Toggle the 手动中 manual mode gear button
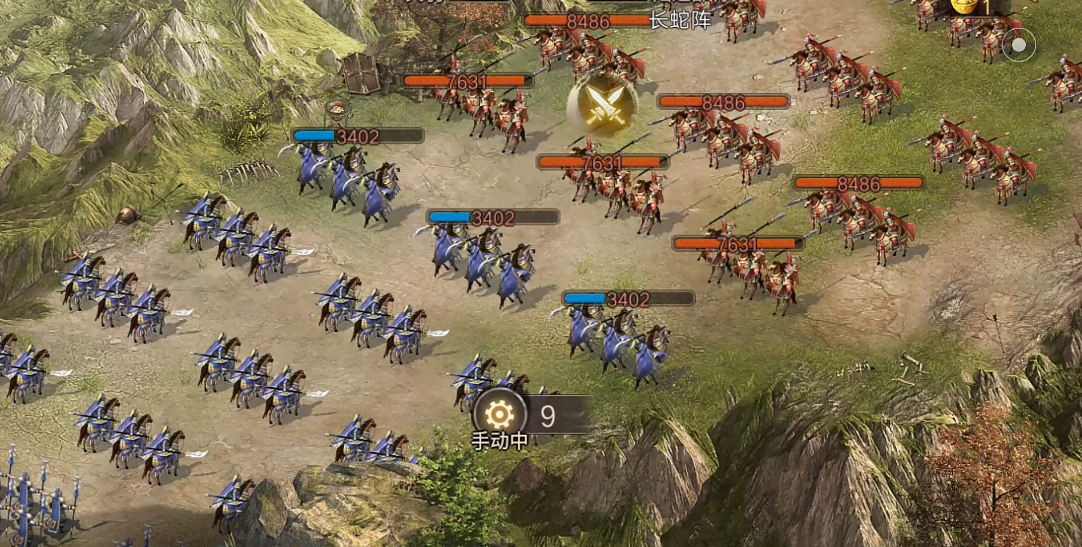The width and height of the screenshot is (1082, 547). [x=499, y=413]
